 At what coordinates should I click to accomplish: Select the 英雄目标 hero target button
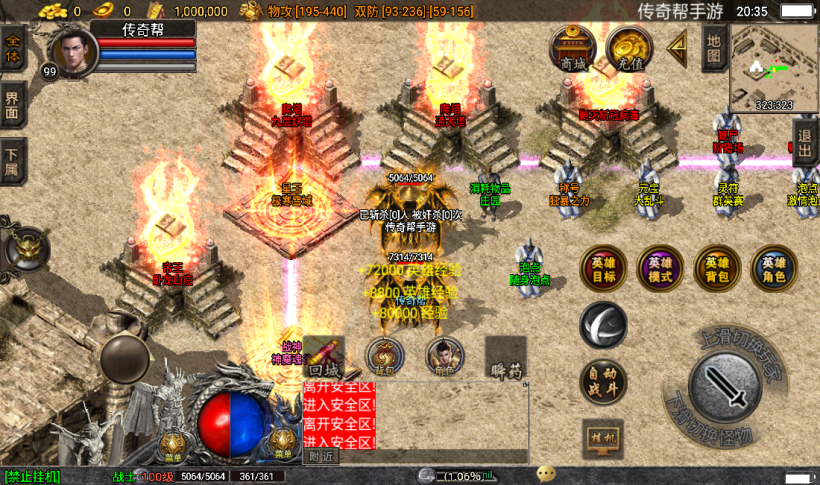[604, 267]
